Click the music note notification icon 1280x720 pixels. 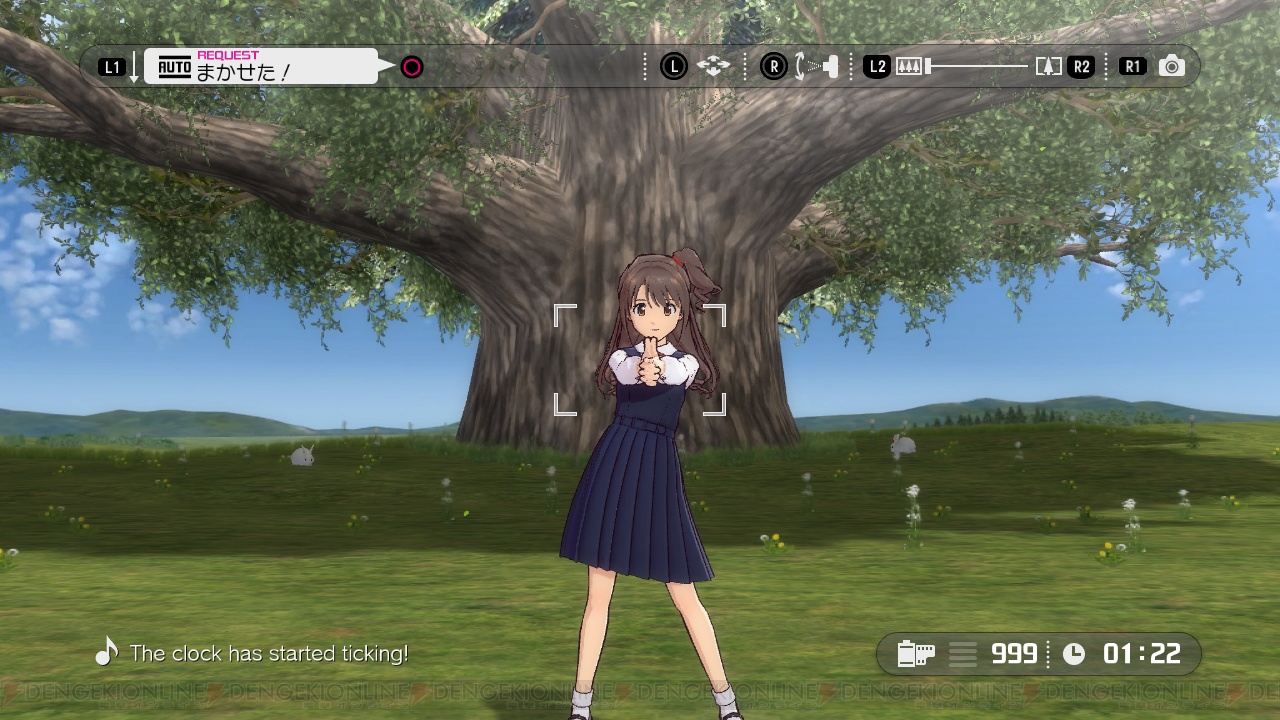(x=106, y=651)
